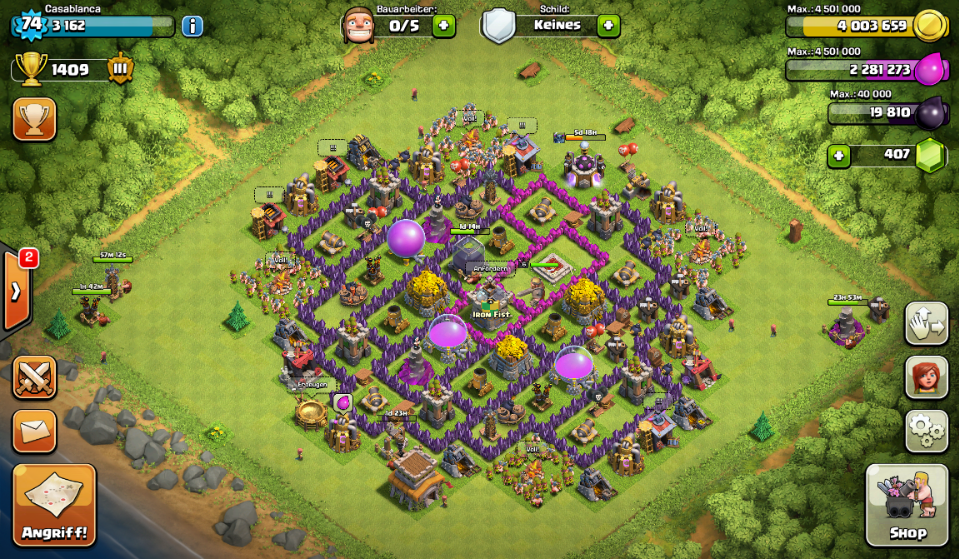
Task: Expand the side panel arrow tab
Action: tap(17, 291)
